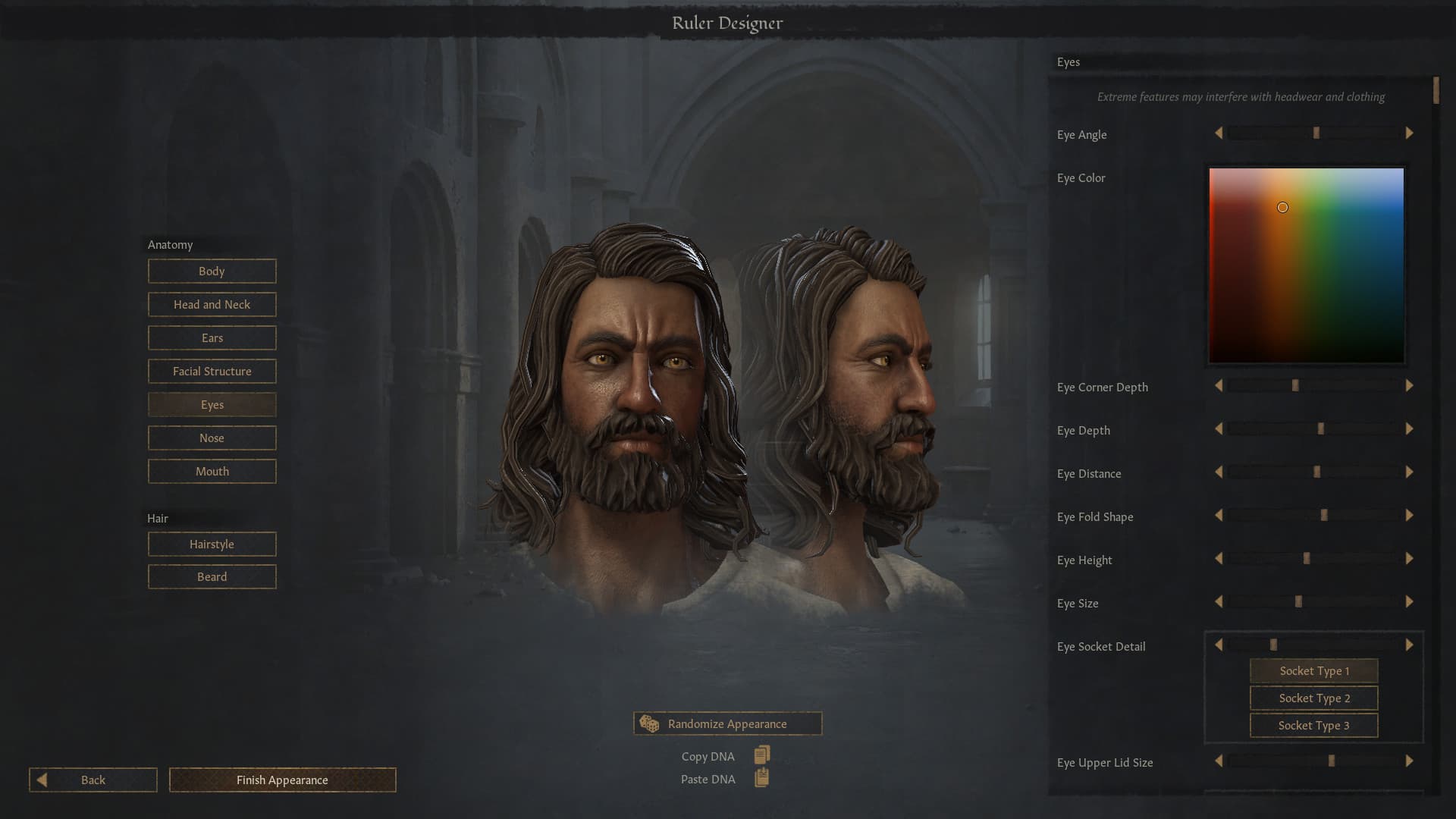The height and width of the screenshot is (819, 1456).
Task: Increase Eye Fold Shape via right arrow
Action: (1410, 516)
